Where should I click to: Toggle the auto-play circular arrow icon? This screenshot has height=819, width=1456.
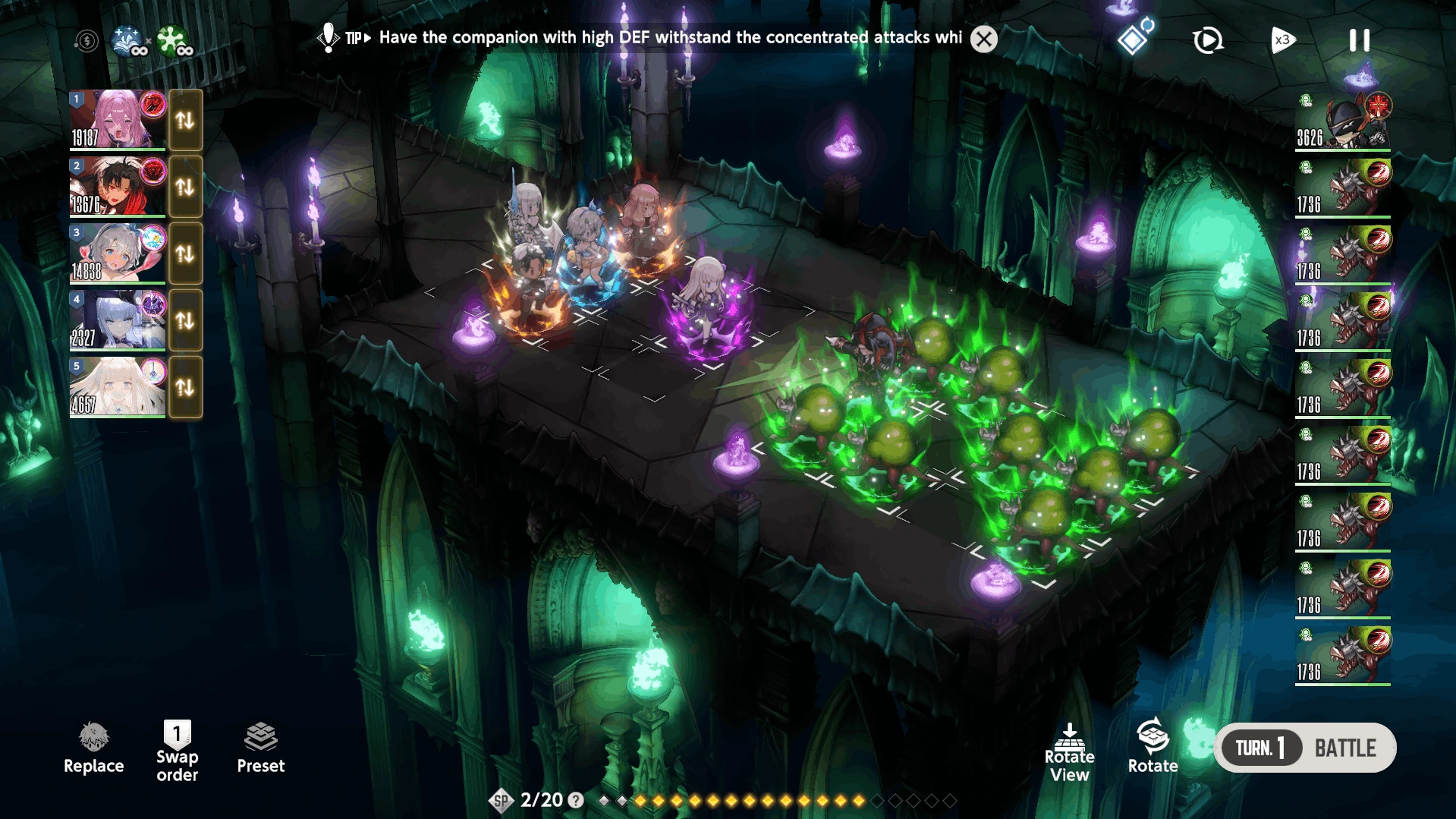(1207, 40)
